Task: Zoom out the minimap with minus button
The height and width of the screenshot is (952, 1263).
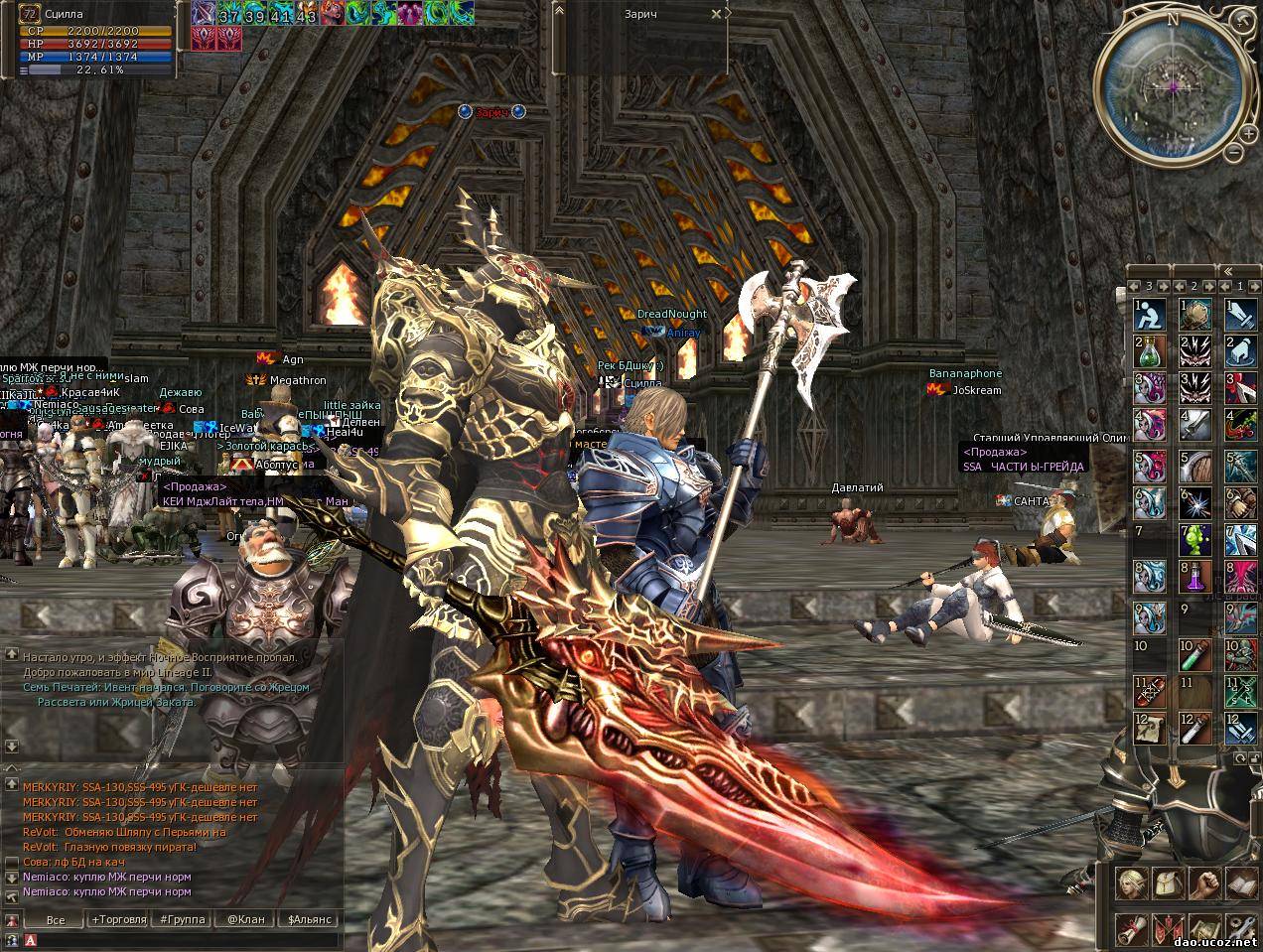Action: pos(1233,154)
